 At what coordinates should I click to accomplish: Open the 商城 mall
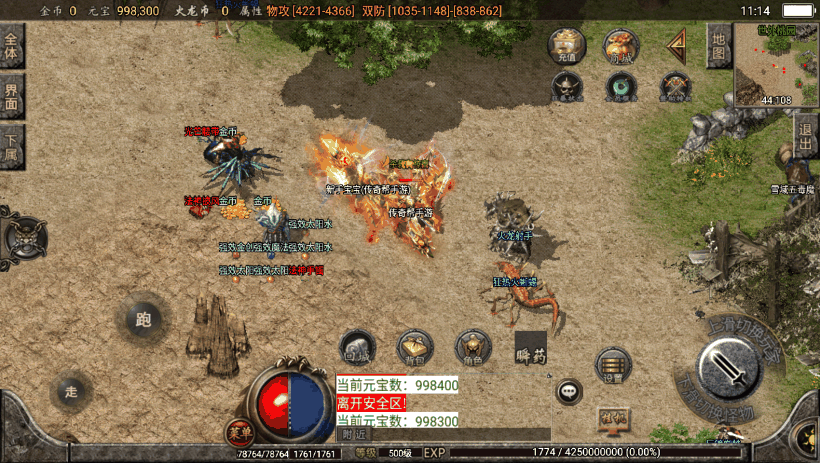[621, 46]
